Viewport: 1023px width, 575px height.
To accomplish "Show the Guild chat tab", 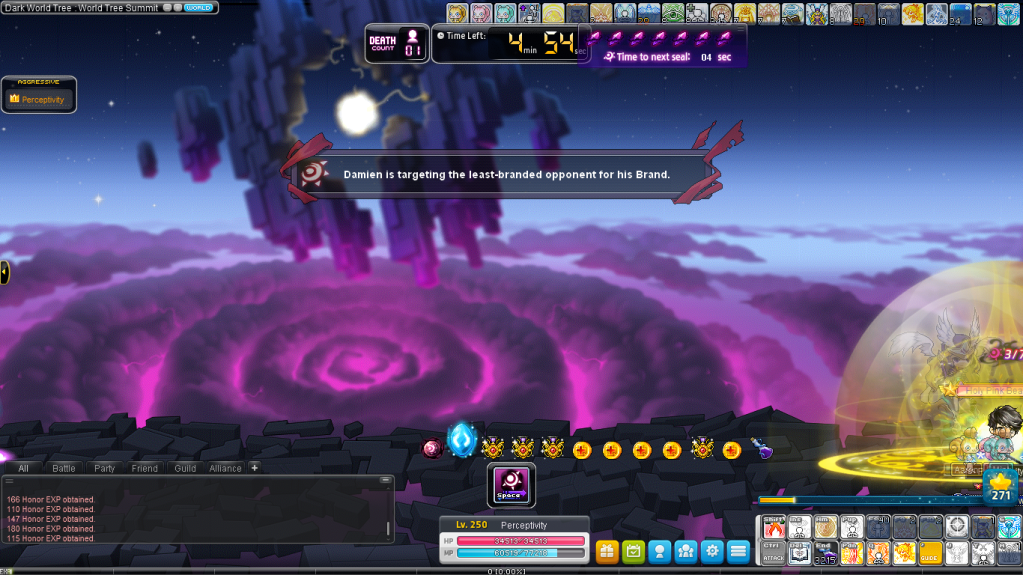I will tap(185, 468).
